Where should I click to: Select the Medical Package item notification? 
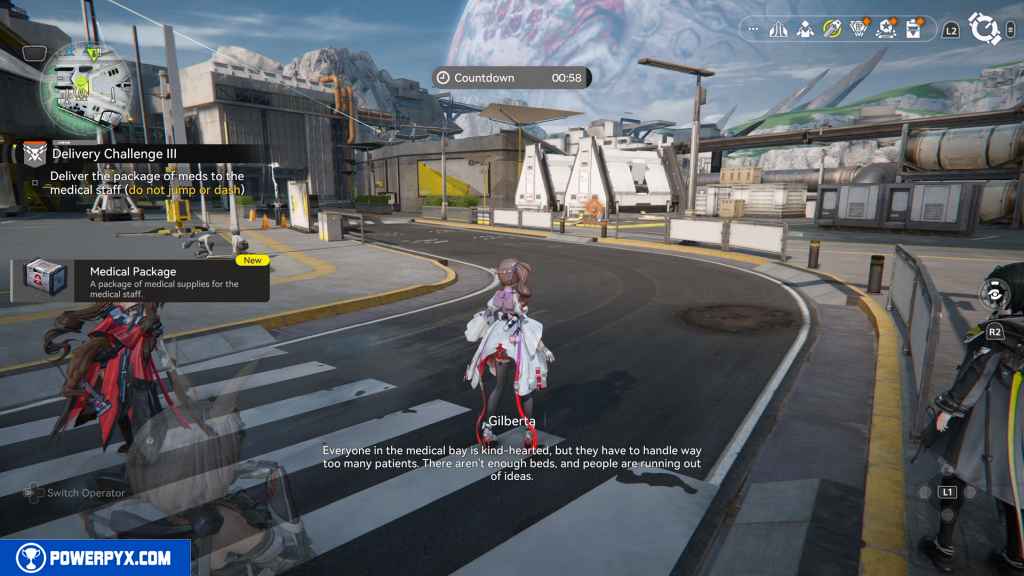(x=140, y=280)
